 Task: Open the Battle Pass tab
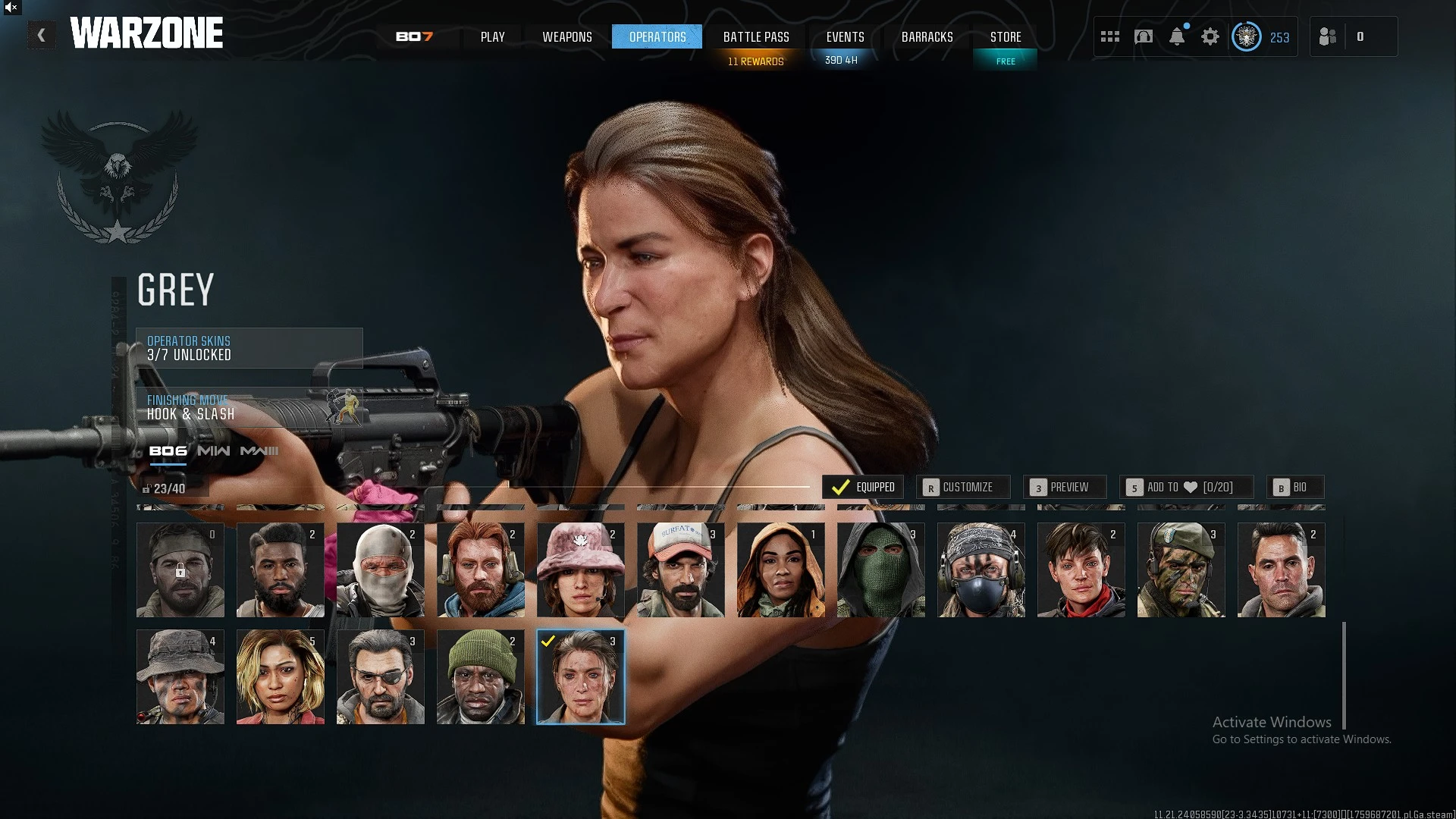click(755, 36)
